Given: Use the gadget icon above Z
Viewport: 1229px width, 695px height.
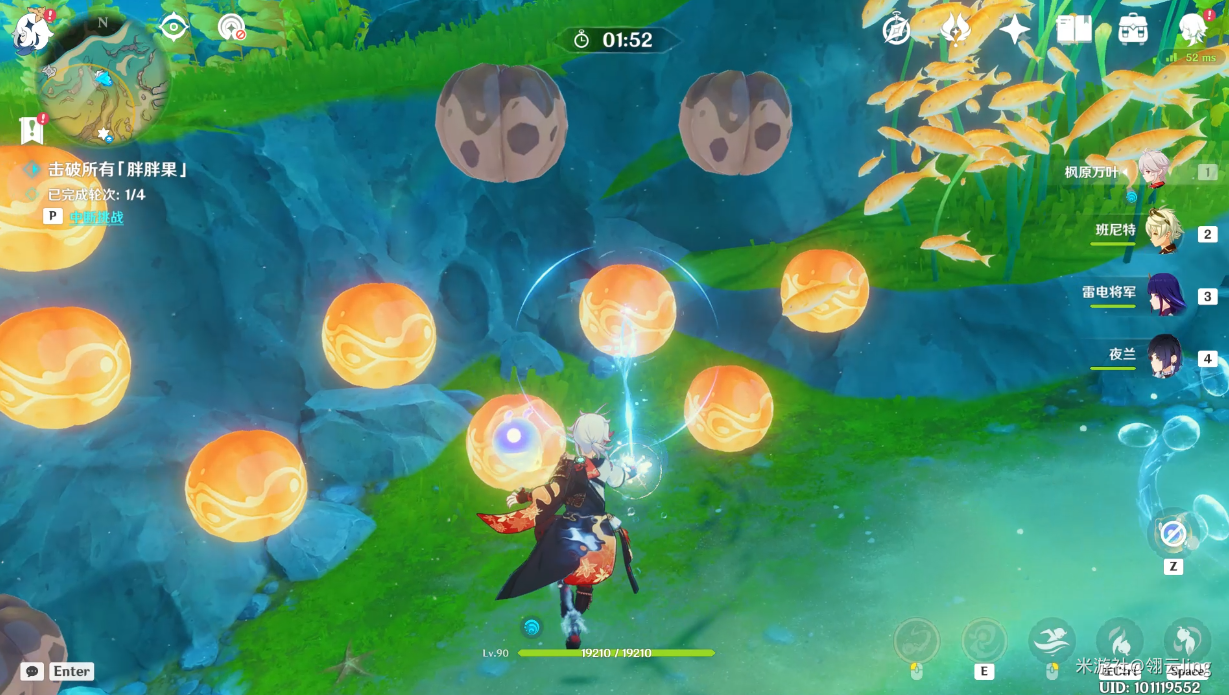Looking at the screenshot, I should (1173, 534).
